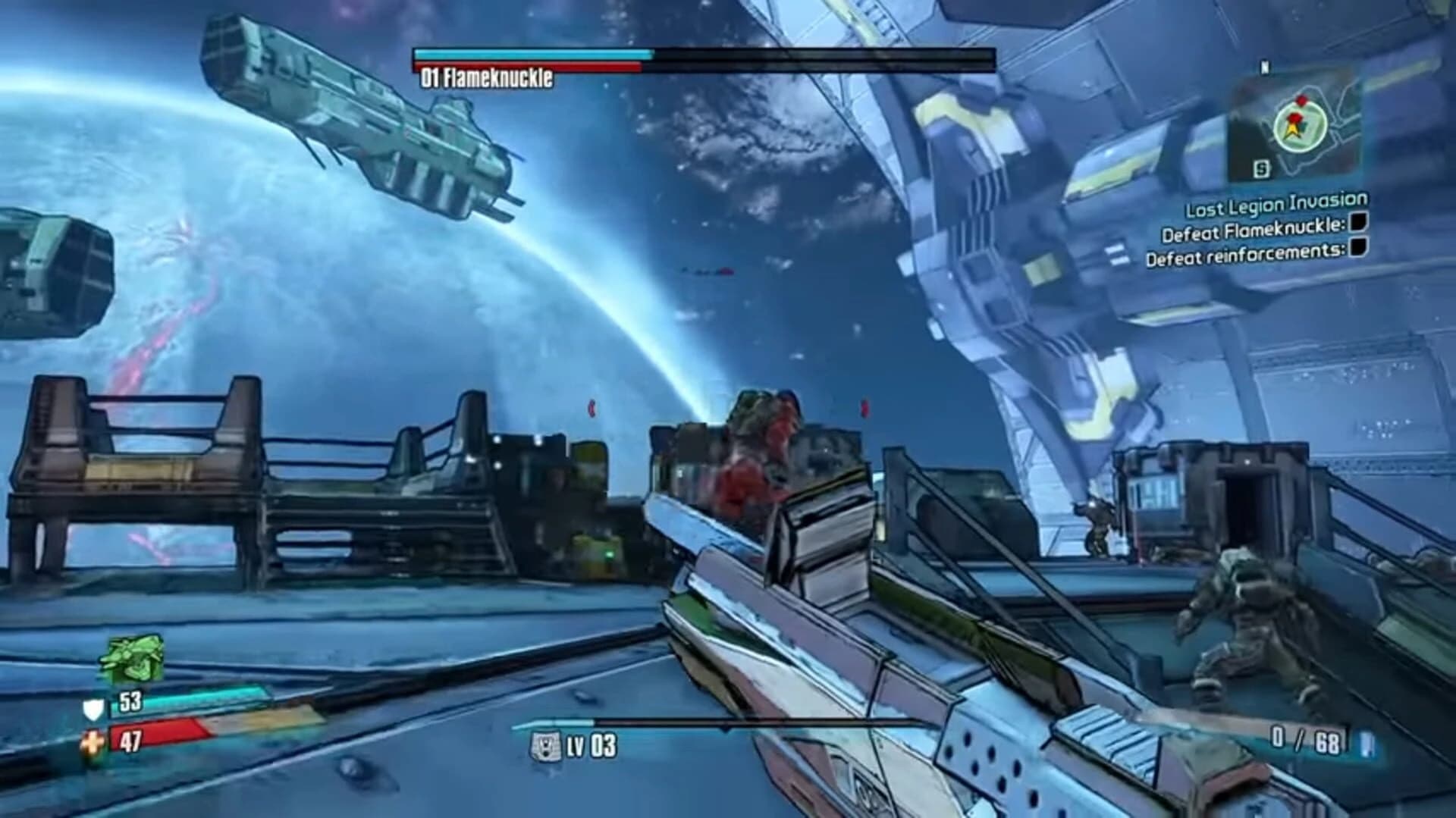1456x818 pixels.
Task: Click the N compass indicator above the minimap
Action: (x=1263, y=67)
